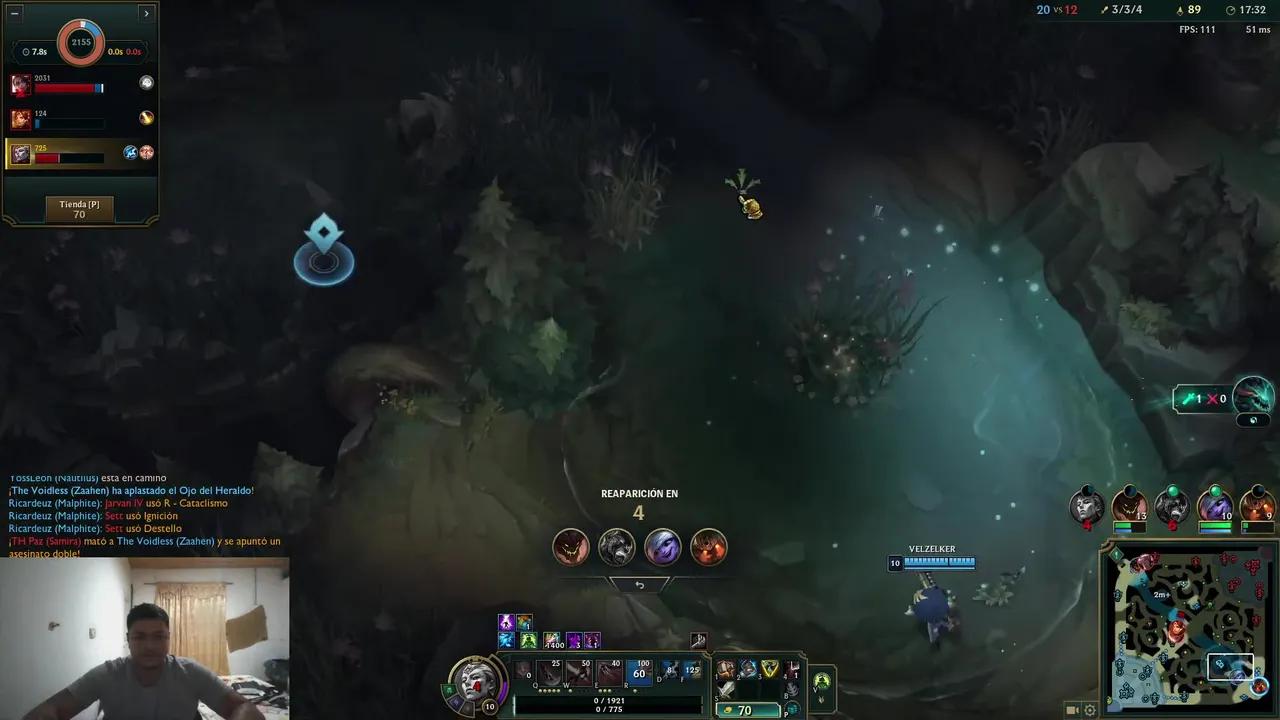This screenshot has height=720, width=1280.
Task: Select the purple teammate portrait above the minimap
Action: coord(1214,506)
